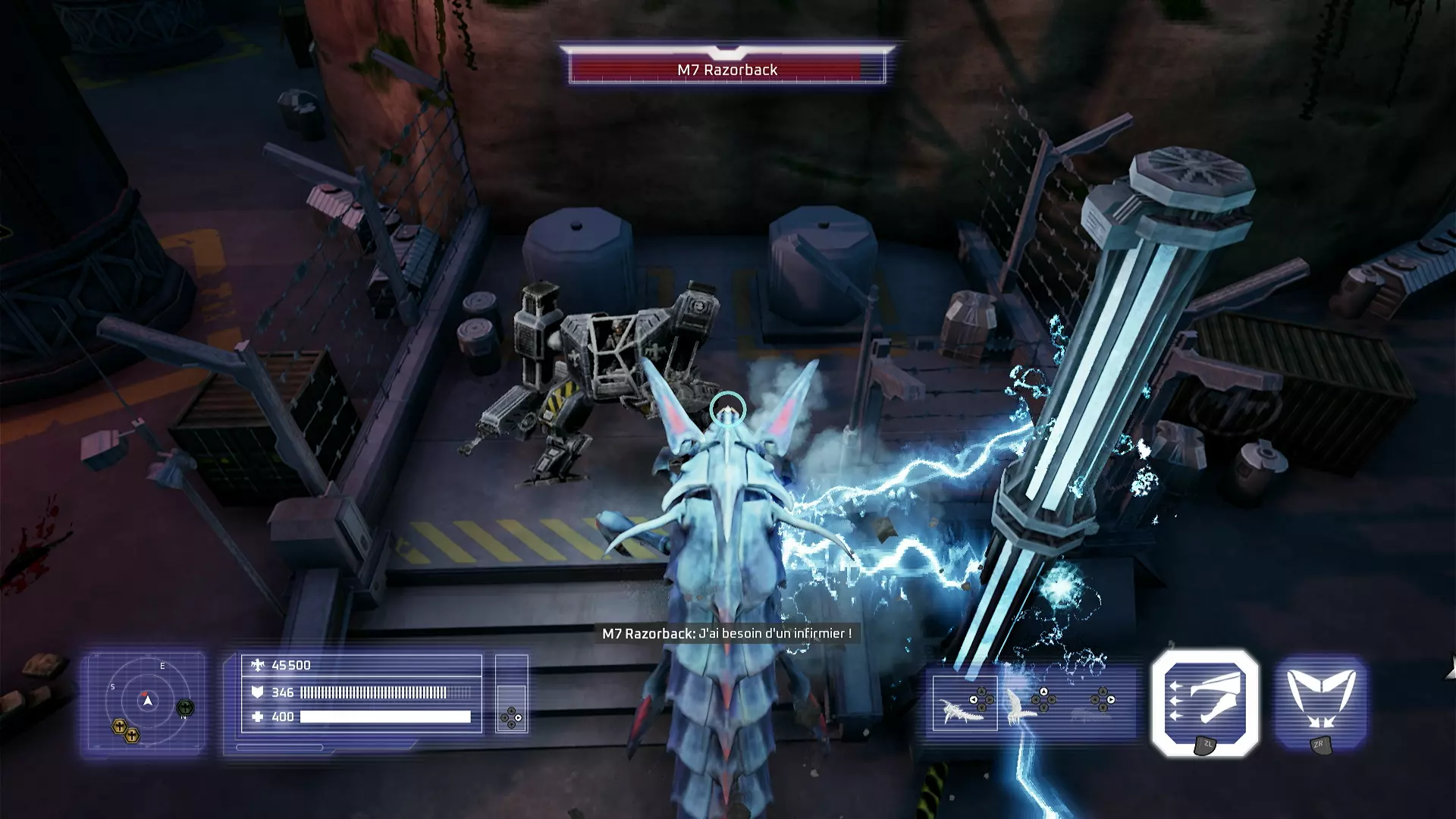
Task: Click the green hexagon marker on the radar
Action: [x=185, y=708]
